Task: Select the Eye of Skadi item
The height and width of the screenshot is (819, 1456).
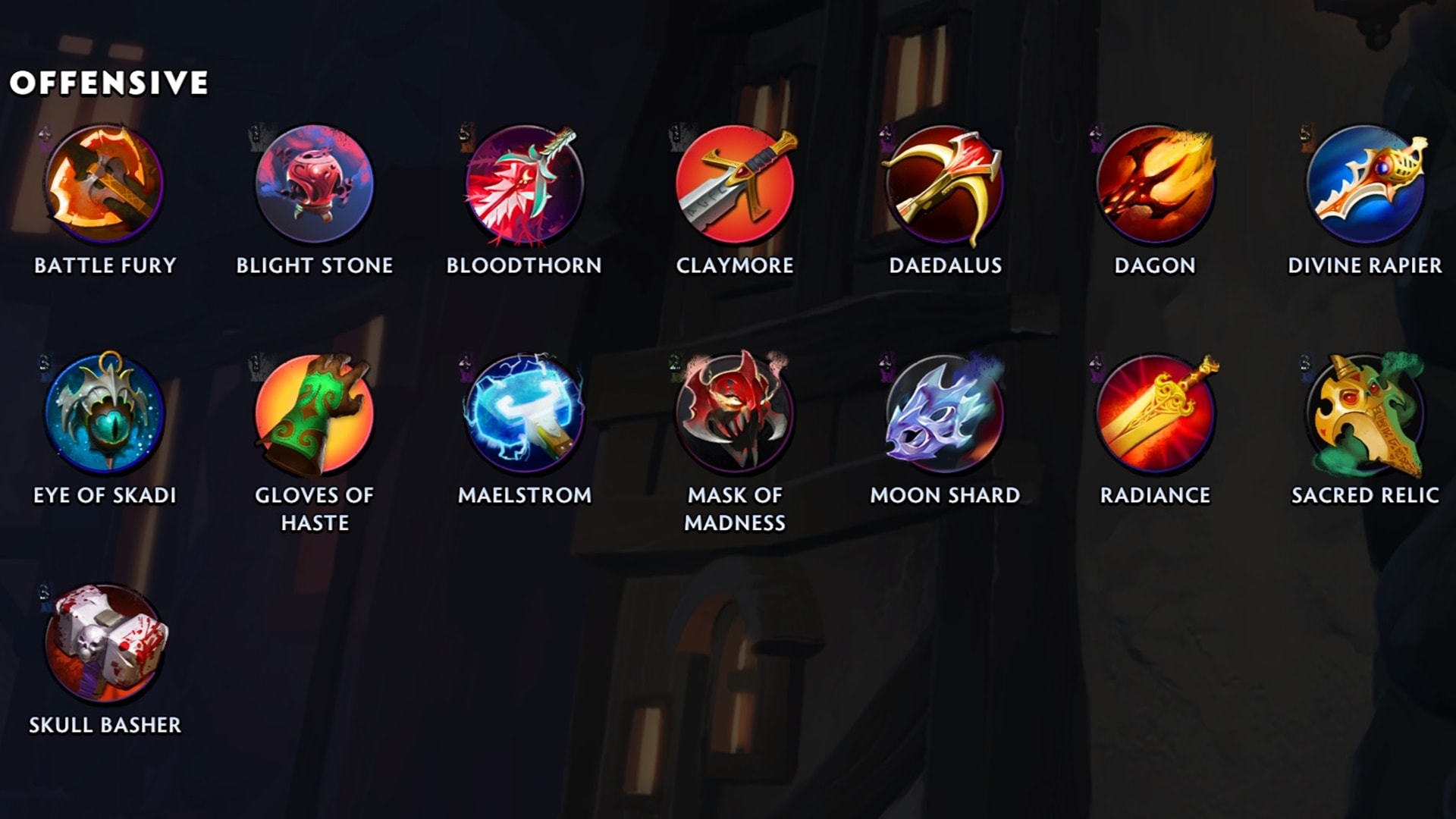Action: point(105,414)
